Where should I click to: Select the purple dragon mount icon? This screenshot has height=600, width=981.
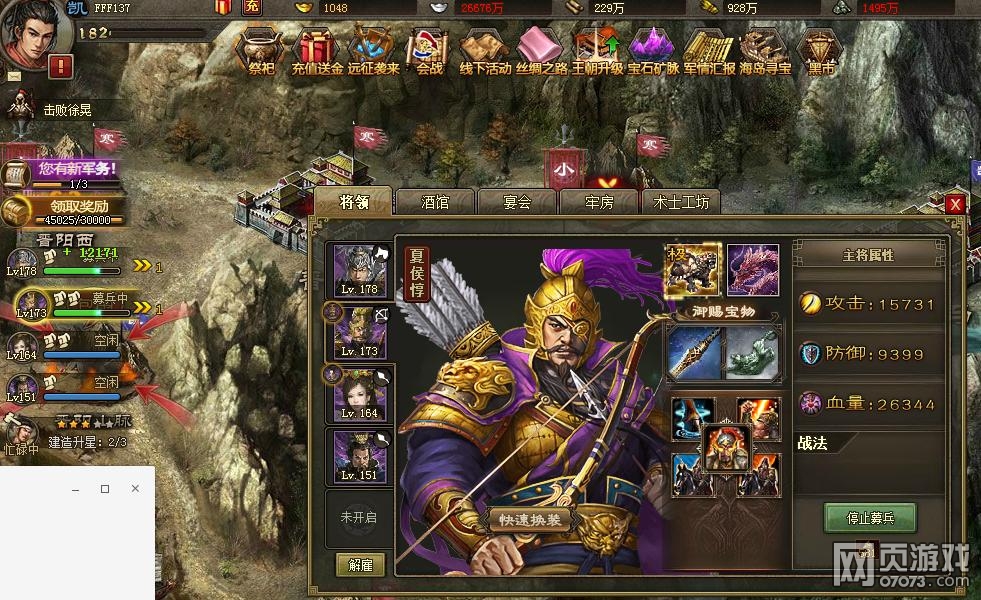coord(752,269)
